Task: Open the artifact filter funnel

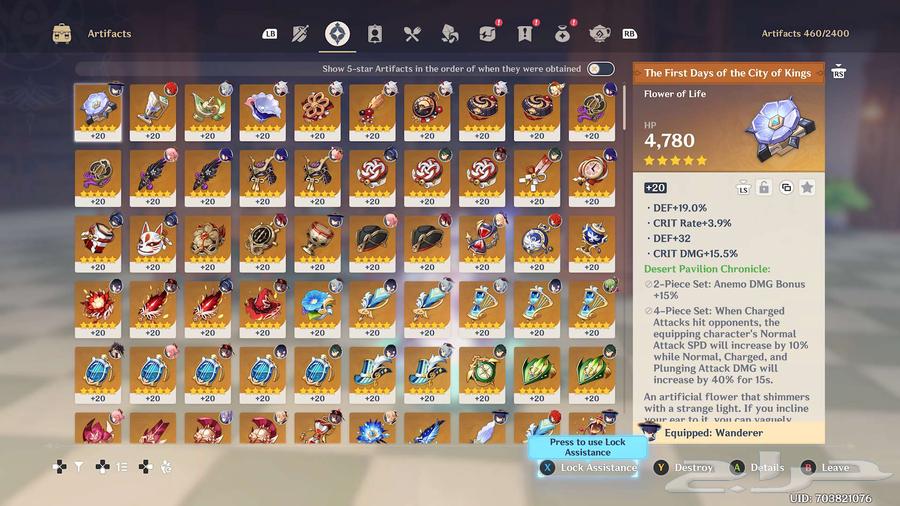Action: [78, 466]
